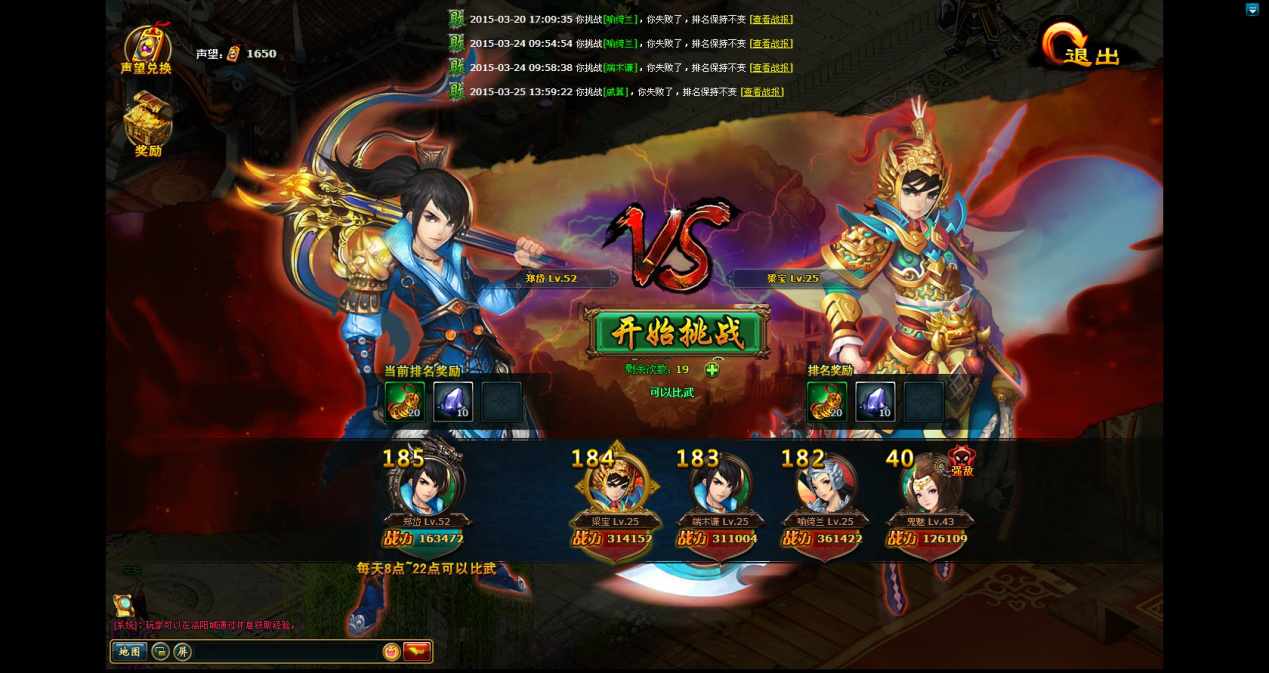
Task: Open the 奖励 treasure chest rewards
Action: 148,124
